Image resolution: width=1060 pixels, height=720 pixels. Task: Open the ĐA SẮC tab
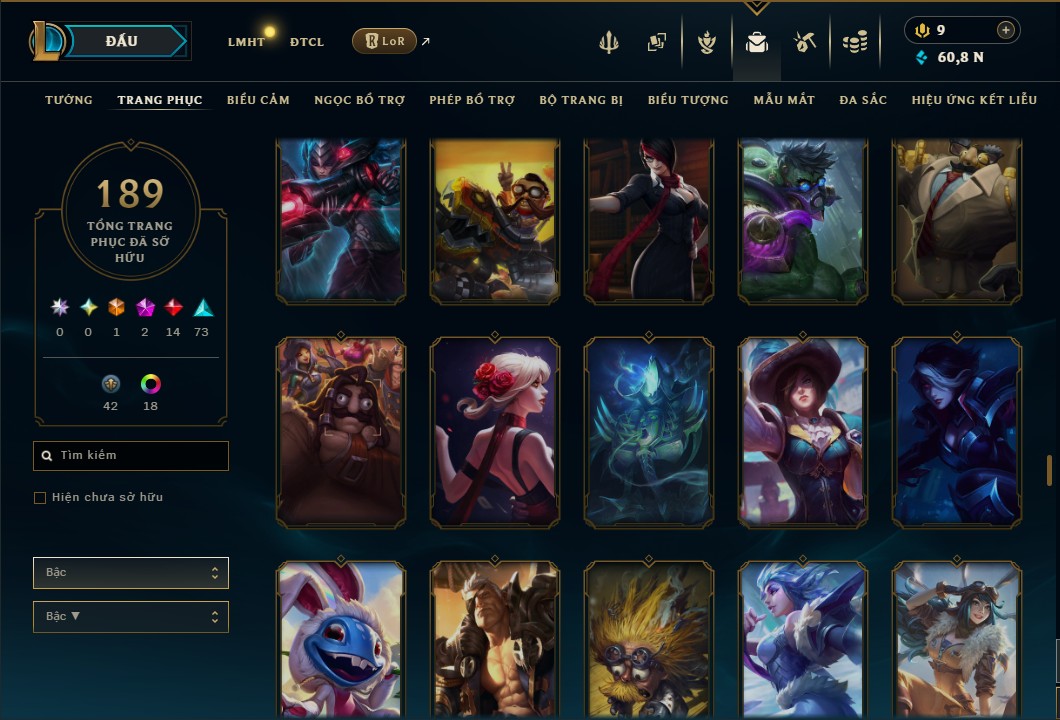pos(863,100)
